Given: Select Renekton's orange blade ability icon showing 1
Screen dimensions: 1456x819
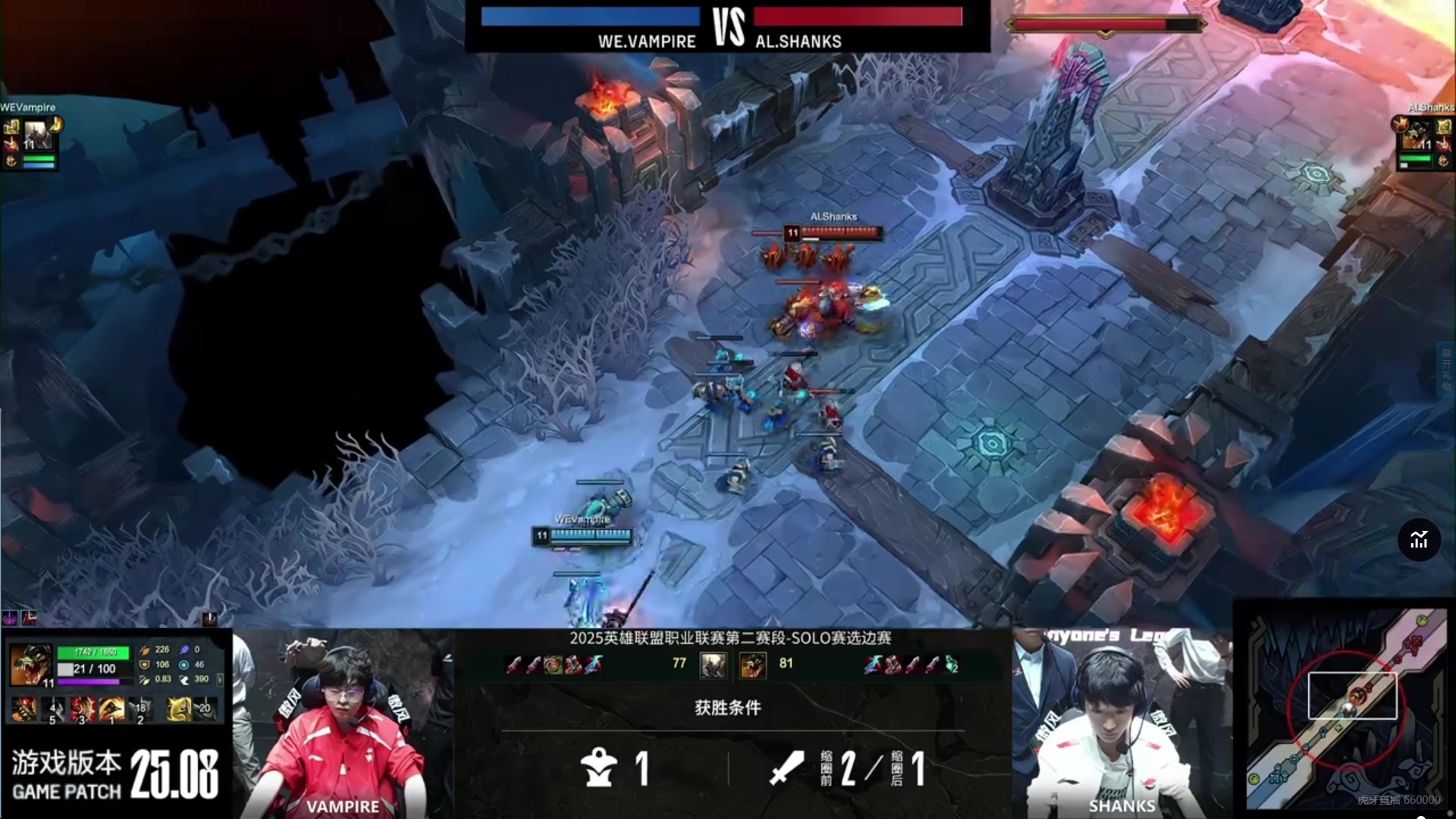Looking at the screenshot, I should pos(111,710).
